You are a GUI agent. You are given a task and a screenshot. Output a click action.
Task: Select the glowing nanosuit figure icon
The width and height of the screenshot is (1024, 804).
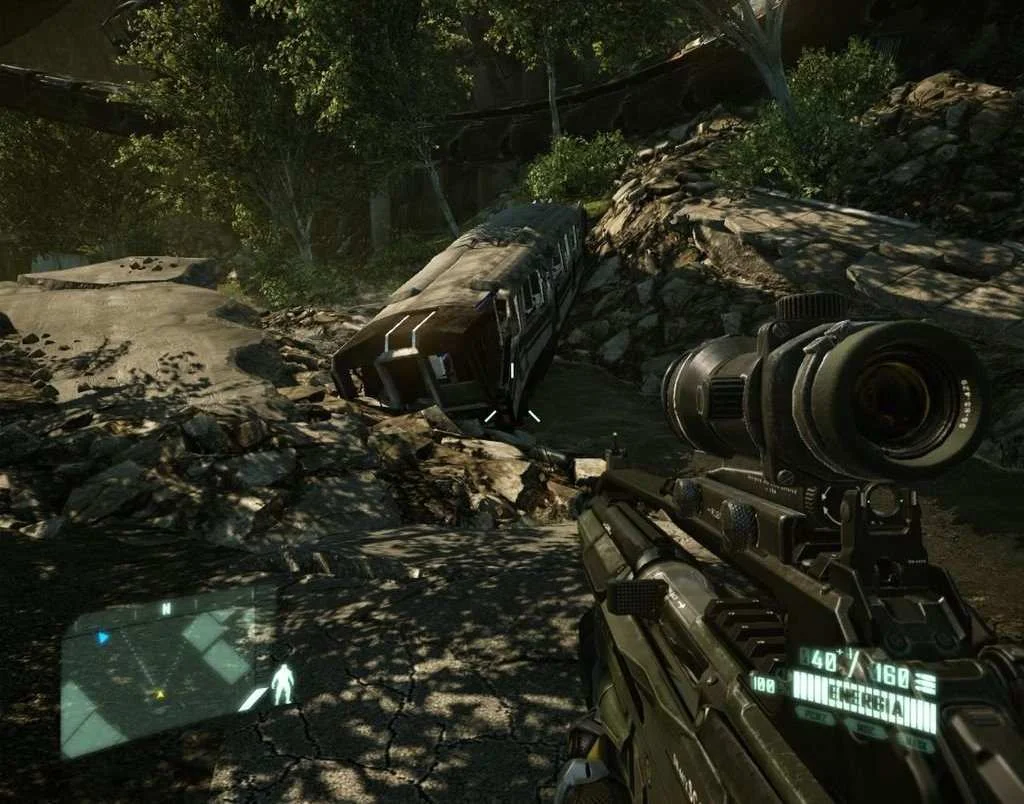(283, 684)
